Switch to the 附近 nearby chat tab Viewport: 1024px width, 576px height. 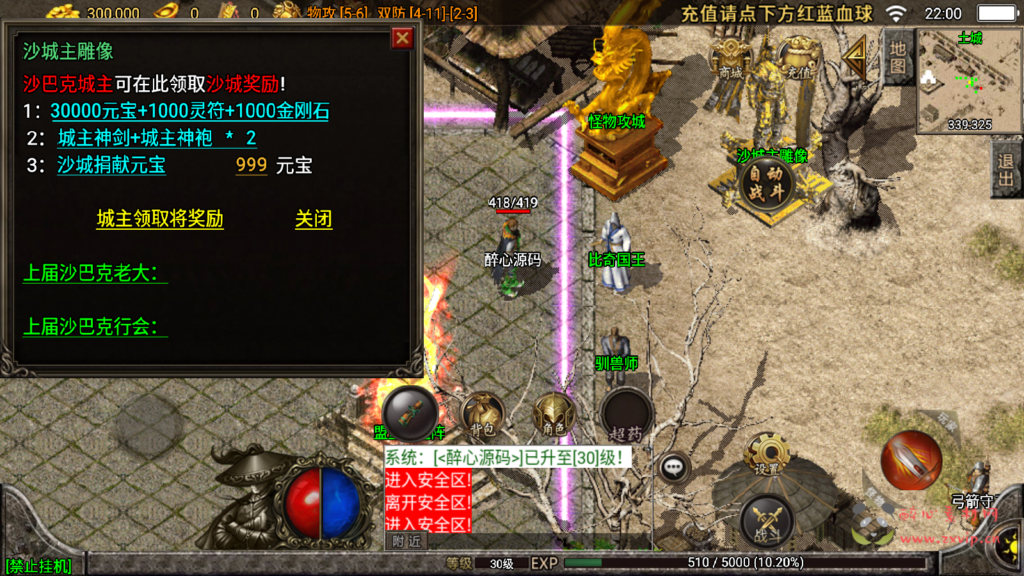(407, 541)
